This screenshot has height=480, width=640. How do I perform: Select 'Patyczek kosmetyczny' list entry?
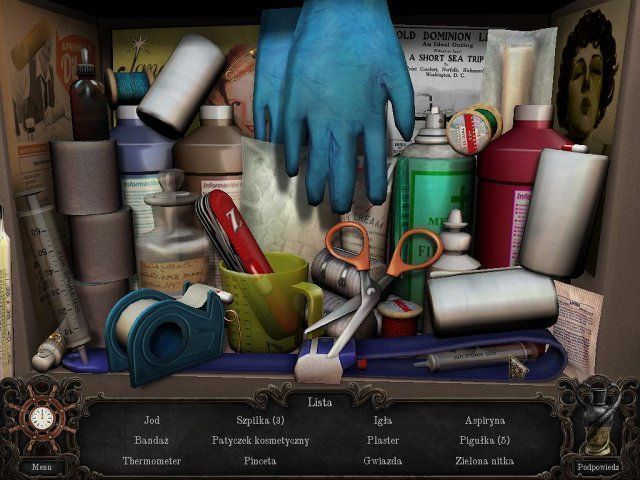[x=260, y=440]
